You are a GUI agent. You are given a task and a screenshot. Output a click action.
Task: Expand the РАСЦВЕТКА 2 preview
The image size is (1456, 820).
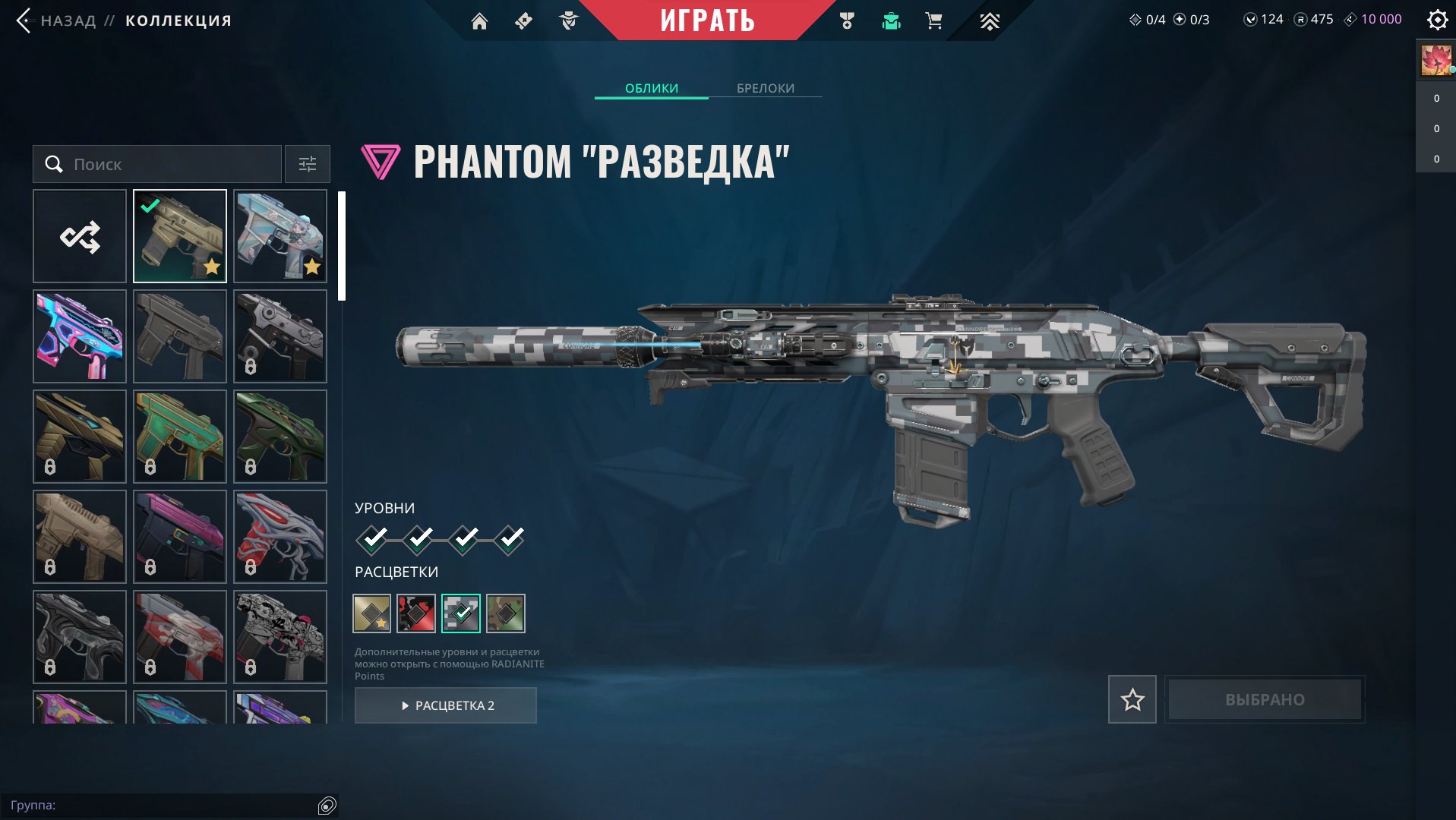tap(445, 705)
